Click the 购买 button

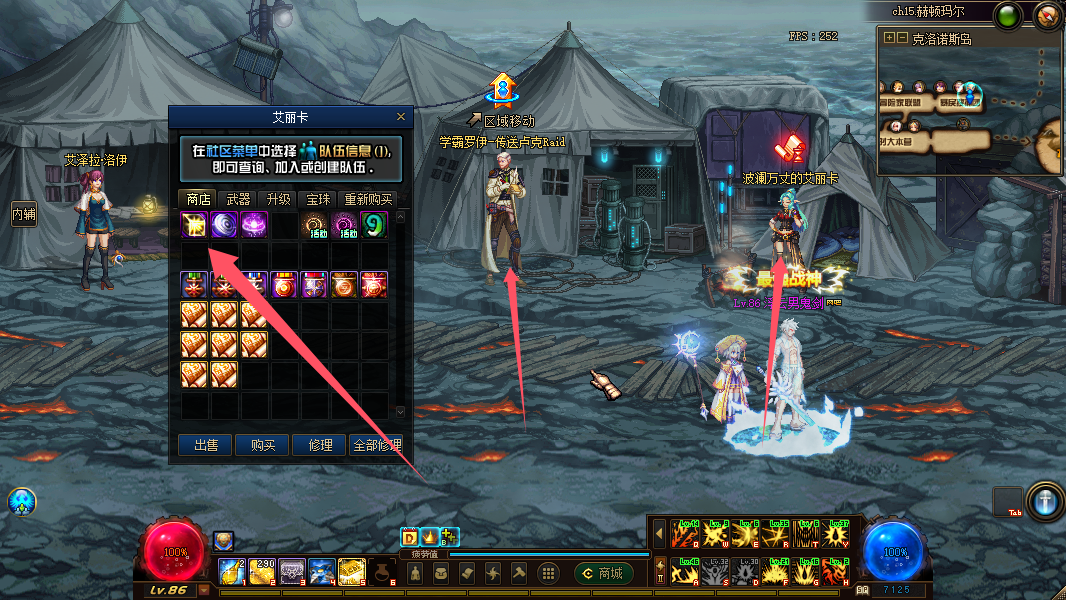point(262,445)
